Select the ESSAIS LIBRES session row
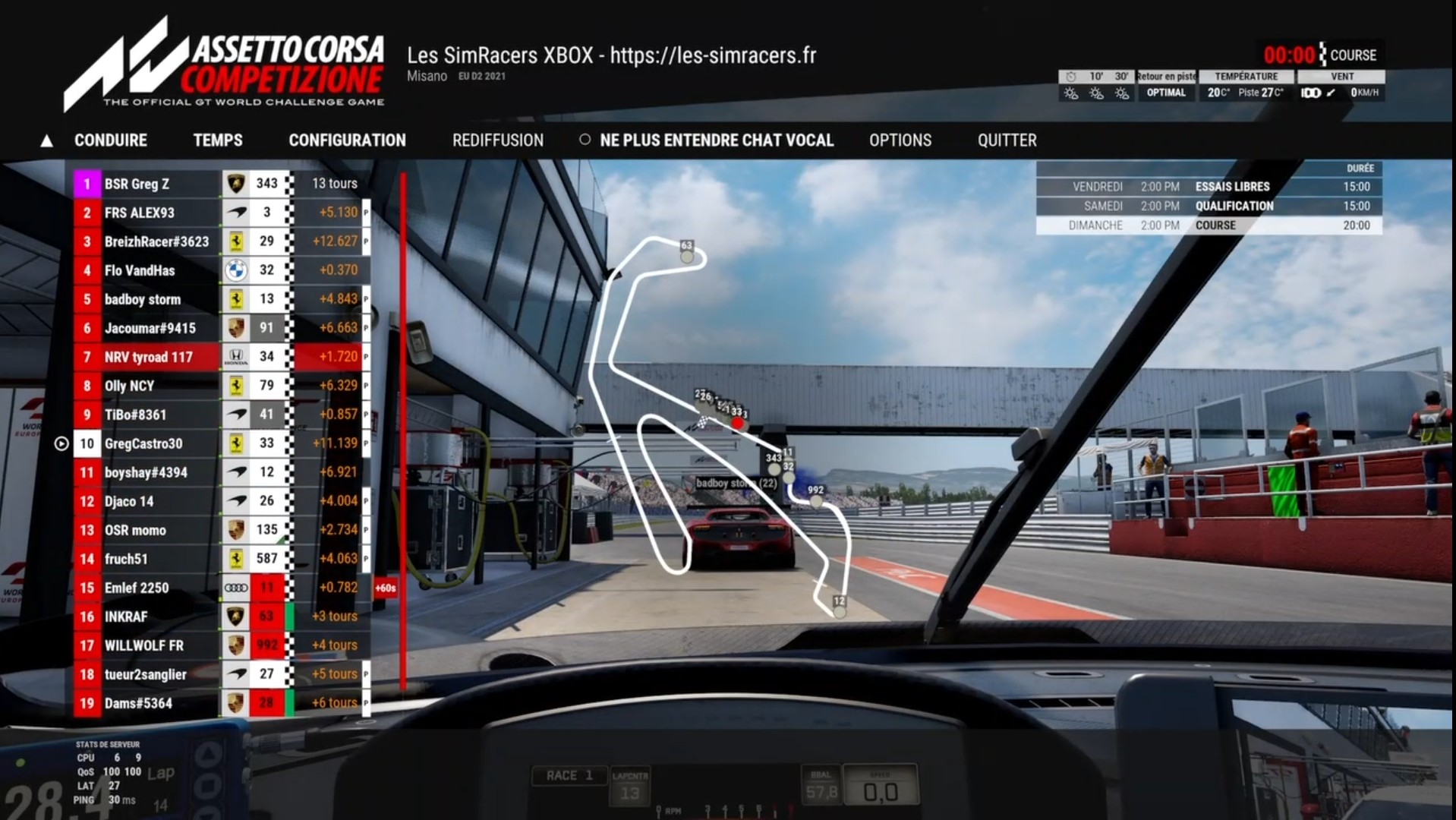This screenshot has height=820, width=1456. (x=1209, y=187)
